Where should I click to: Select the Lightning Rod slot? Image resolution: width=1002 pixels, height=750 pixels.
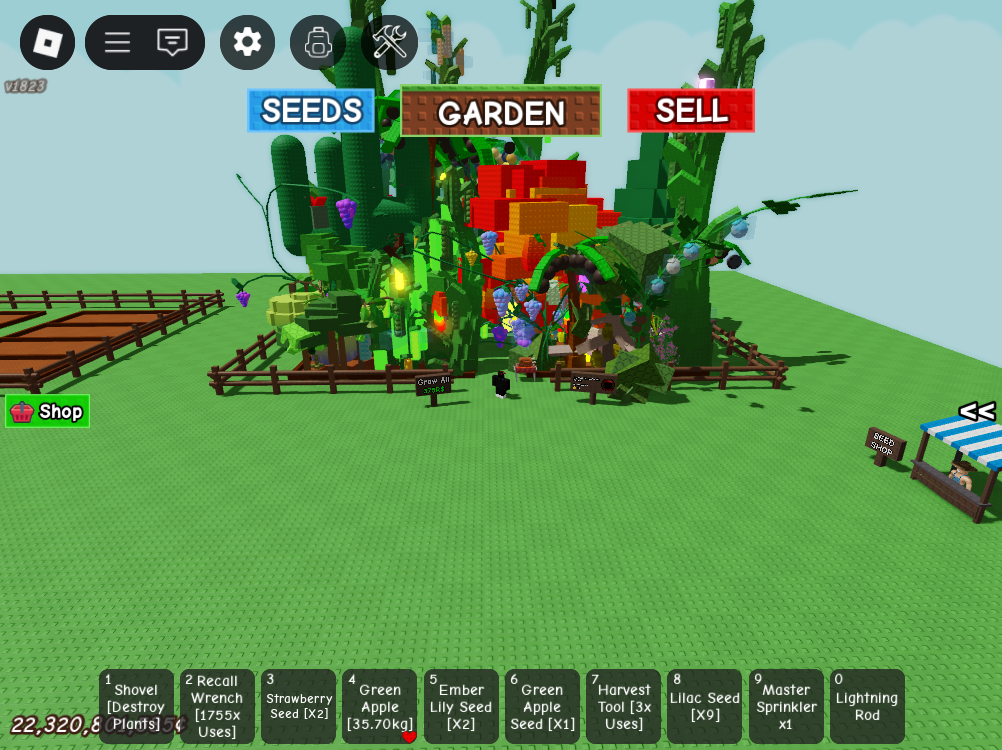click(867, 706)
